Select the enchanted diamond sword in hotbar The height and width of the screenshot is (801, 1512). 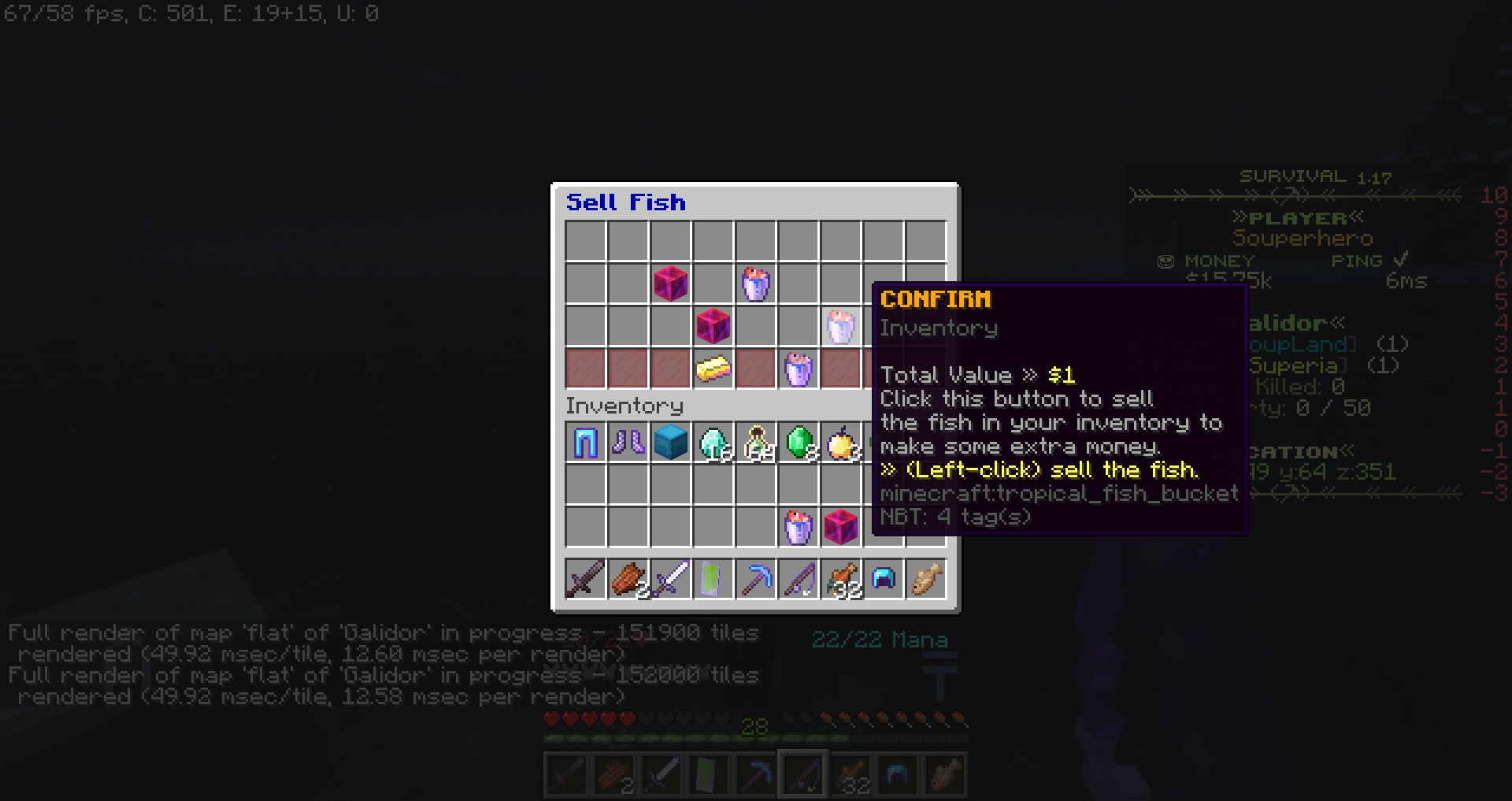(671, 579)
